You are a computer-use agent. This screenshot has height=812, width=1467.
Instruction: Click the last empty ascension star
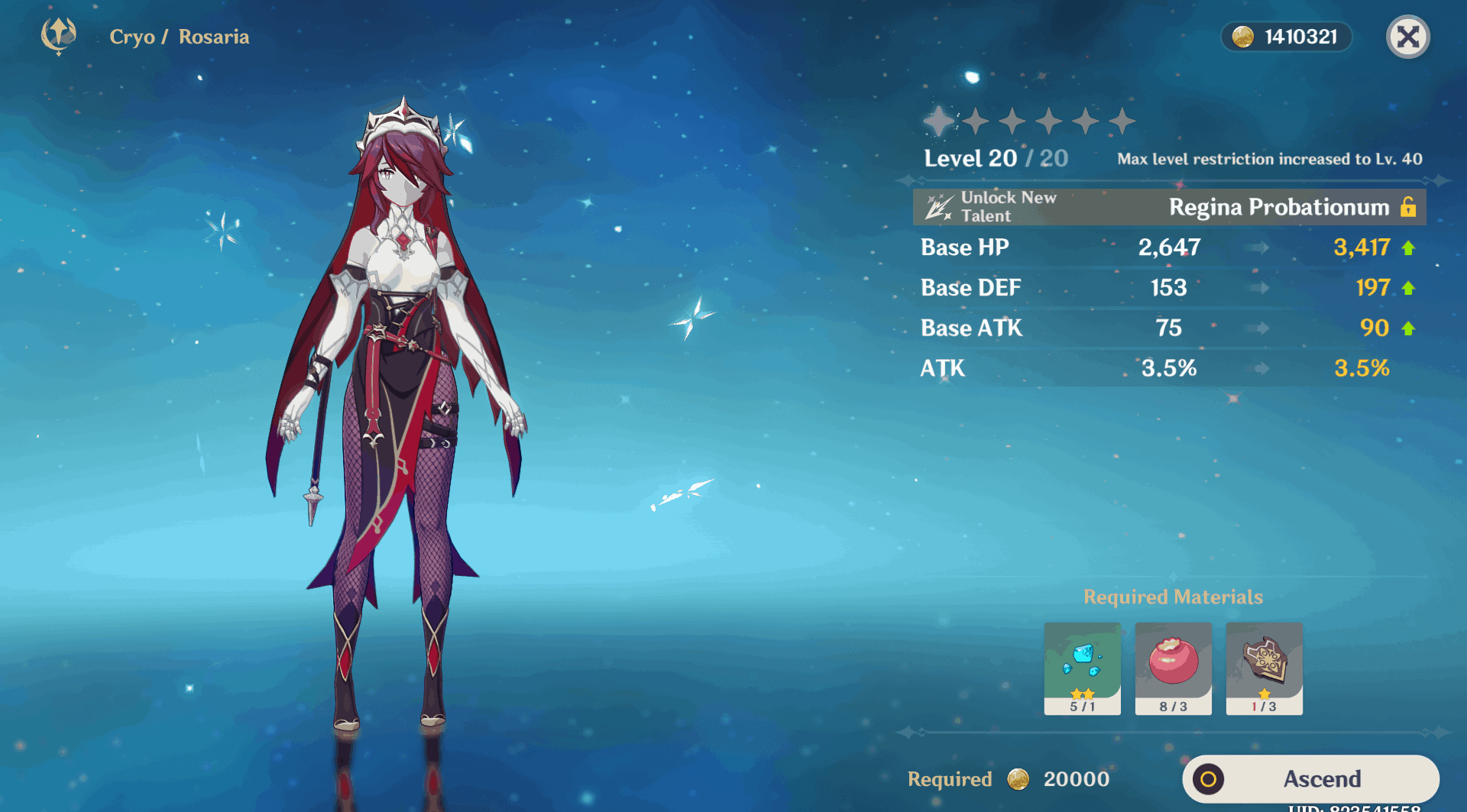click(1122, 119)
